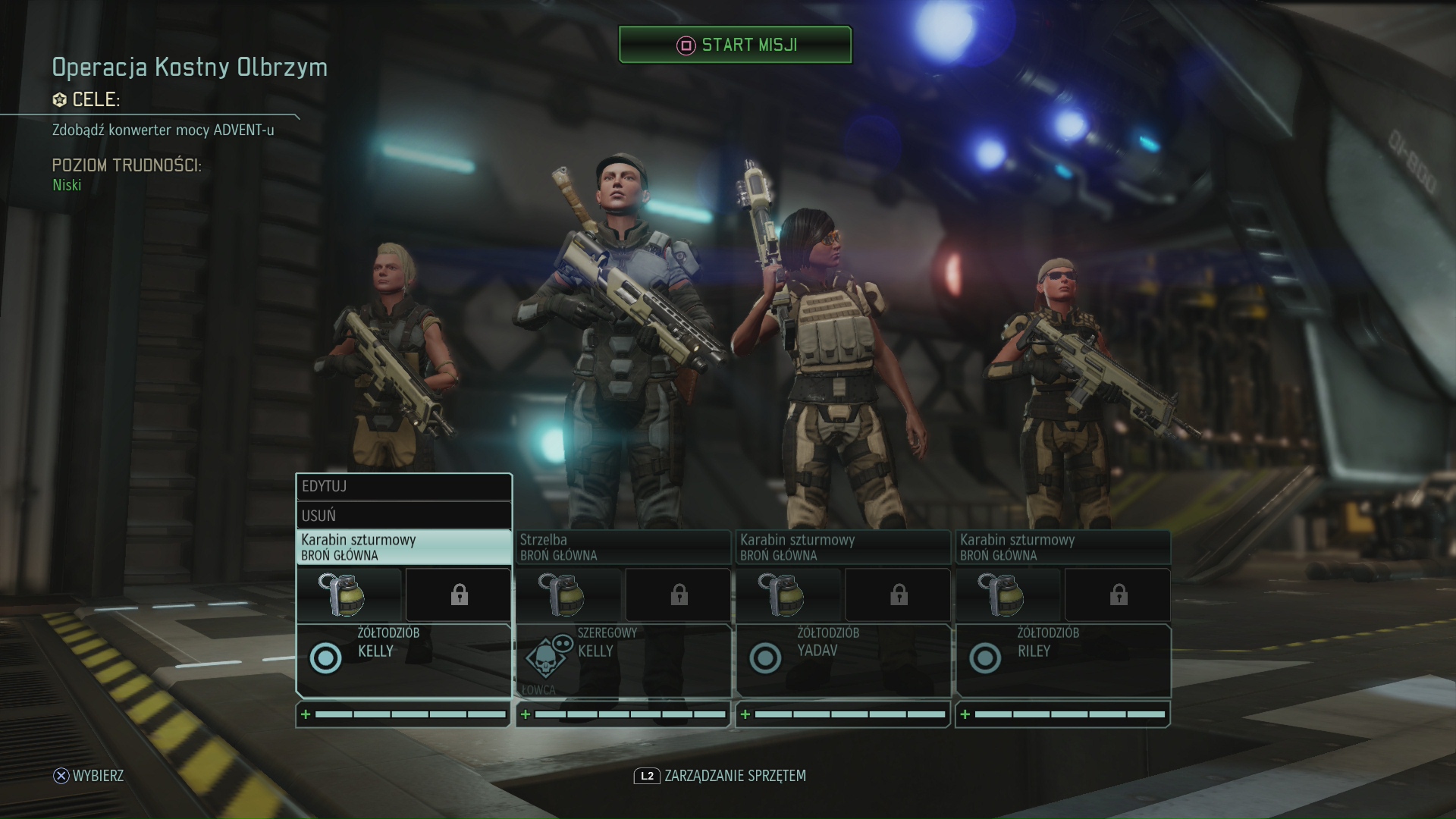1456x819 pixels.
Task: Choose EDYTUJ to edit the soldier
Action: pyautogui.click(x=403, y=487)
